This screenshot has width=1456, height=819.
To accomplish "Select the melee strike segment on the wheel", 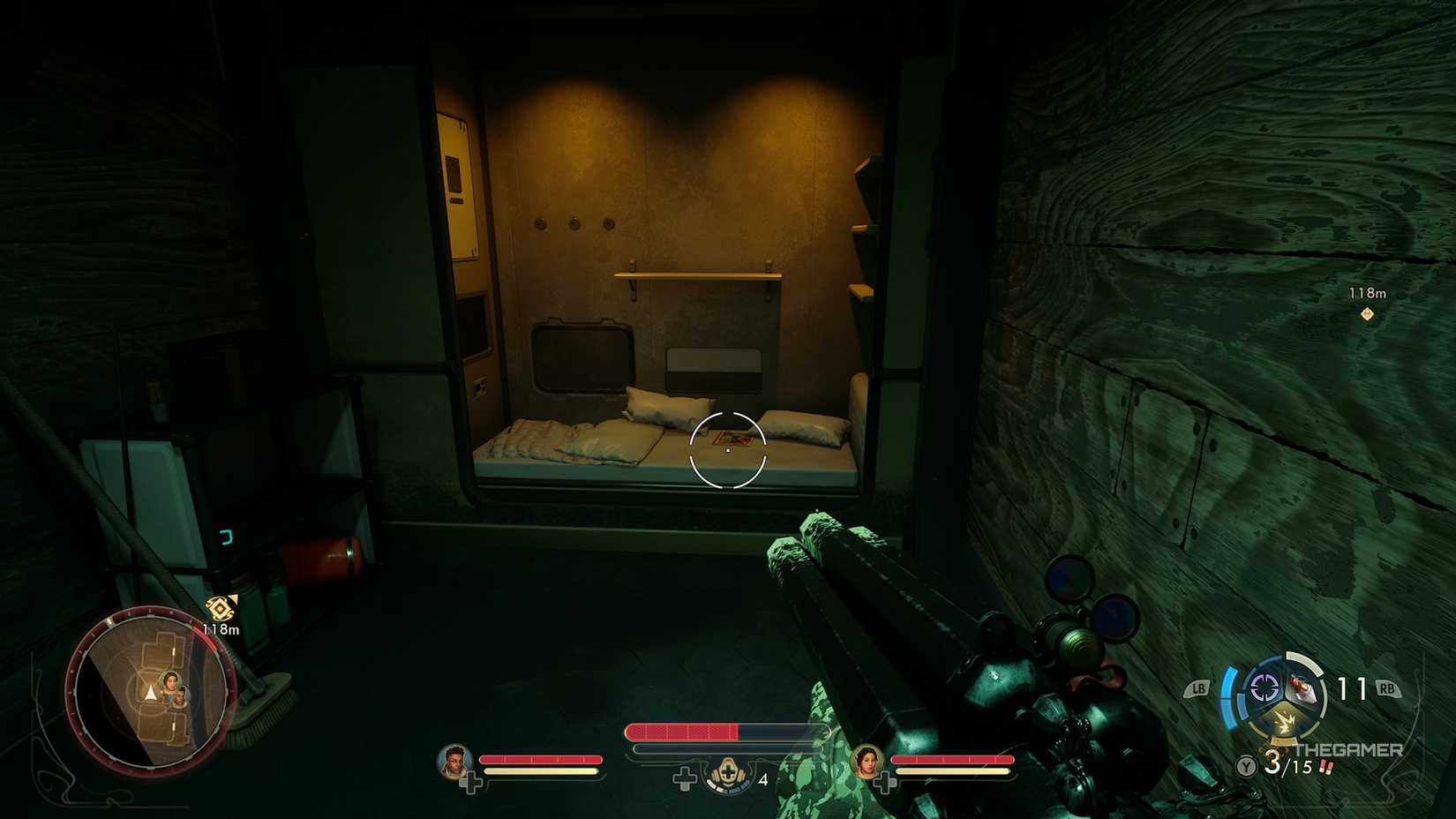I will (x=1287, y=719).
